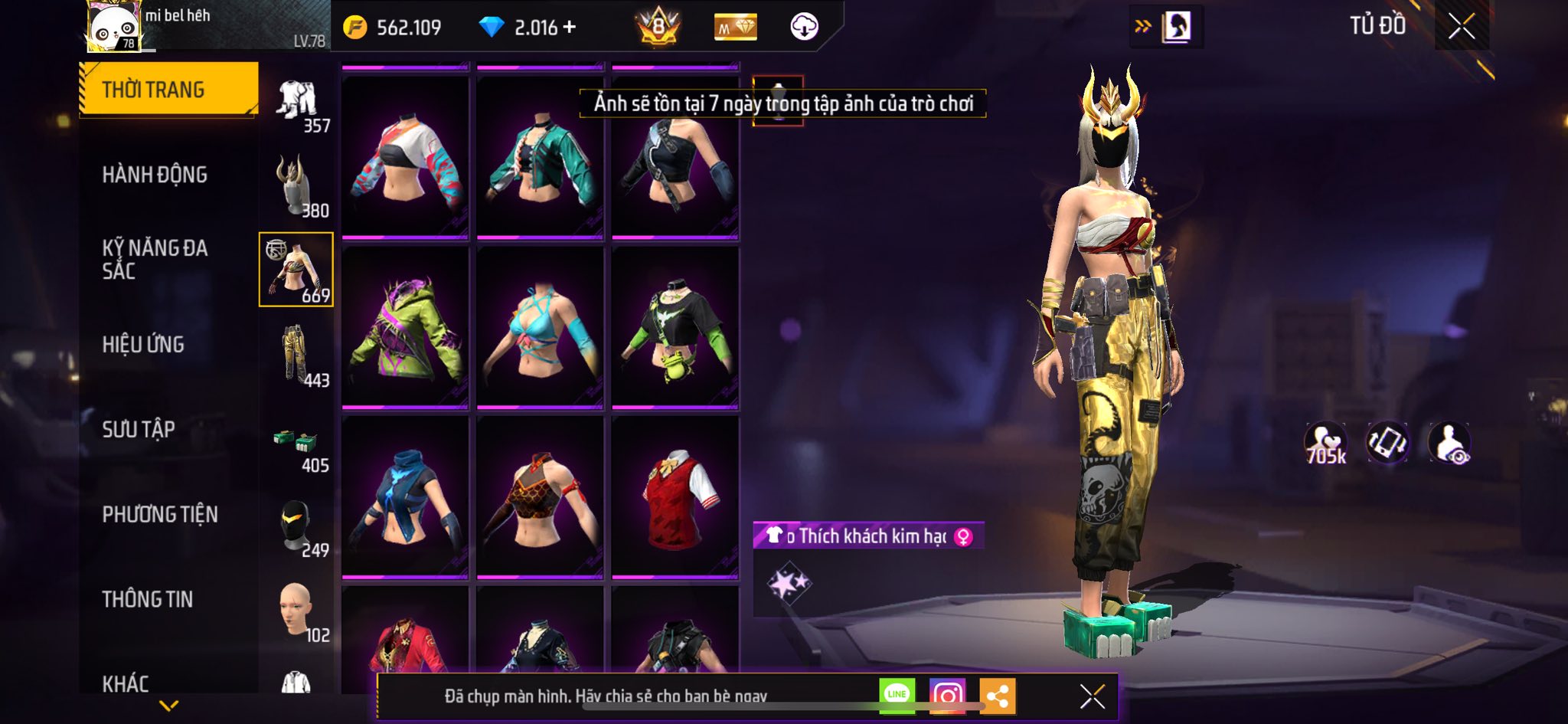Open the Thông Tin tab

148,599
